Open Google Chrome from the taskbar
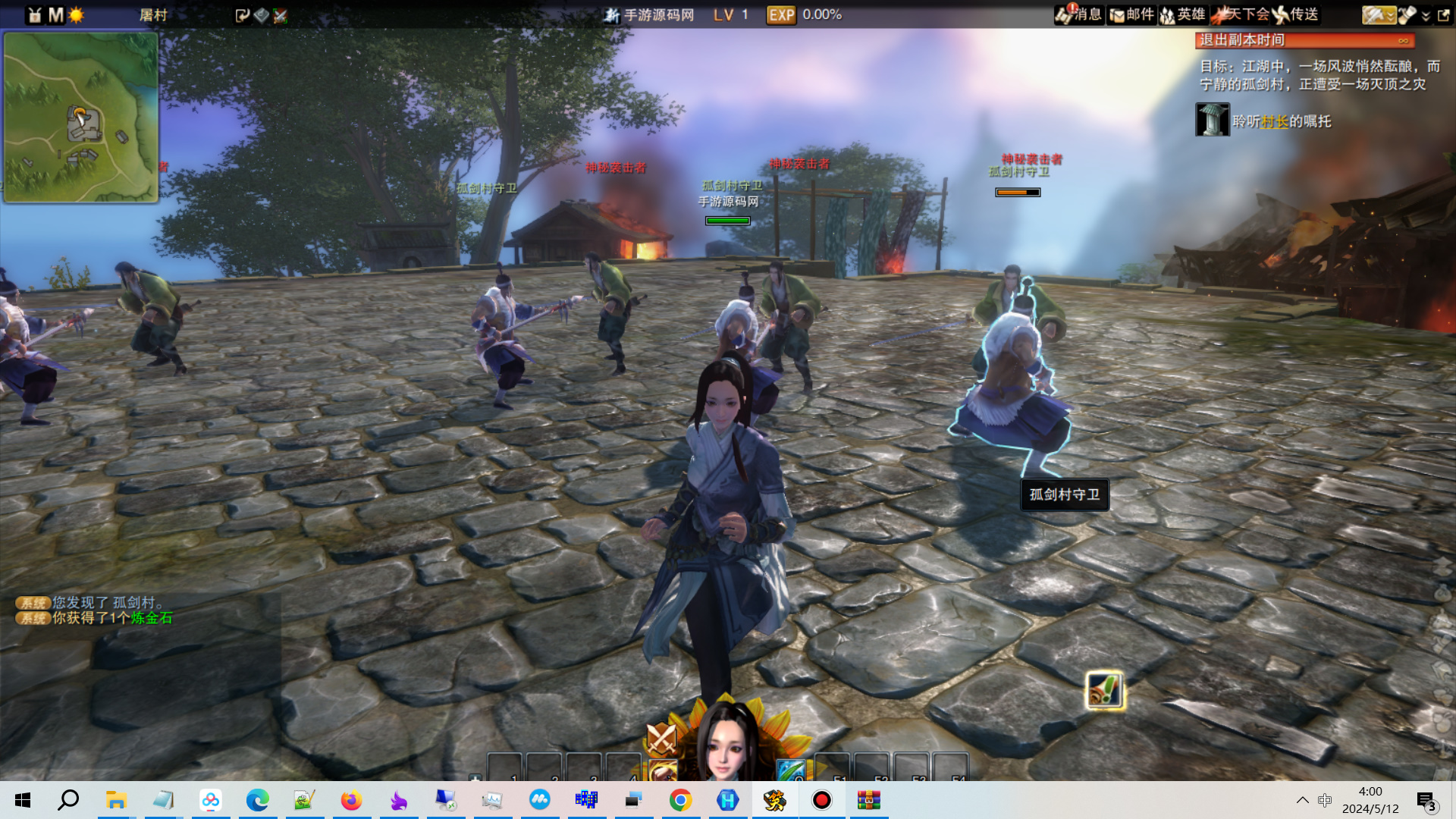This screenshot has width=1456, height=819. [680, 800]
